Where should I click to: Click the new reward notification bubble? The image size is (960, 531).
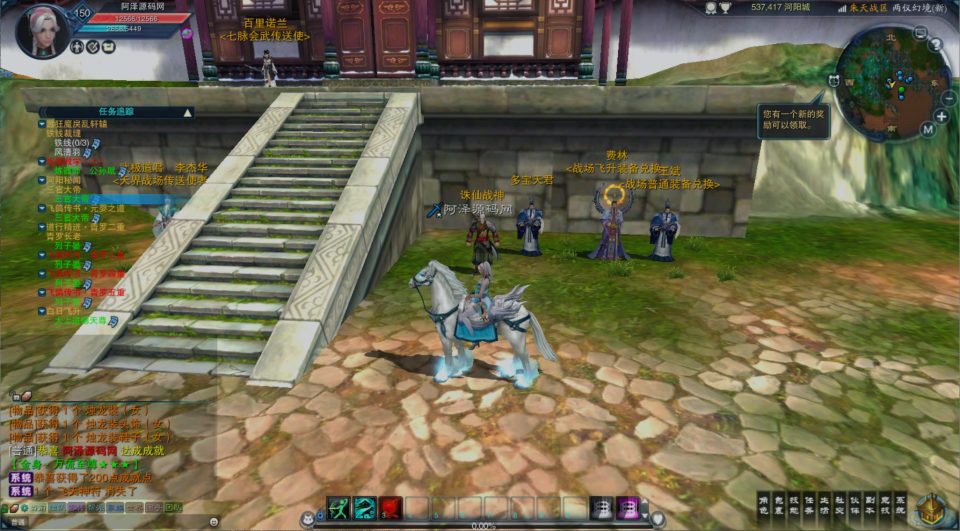pyautogui.click(x=790, y=120)
